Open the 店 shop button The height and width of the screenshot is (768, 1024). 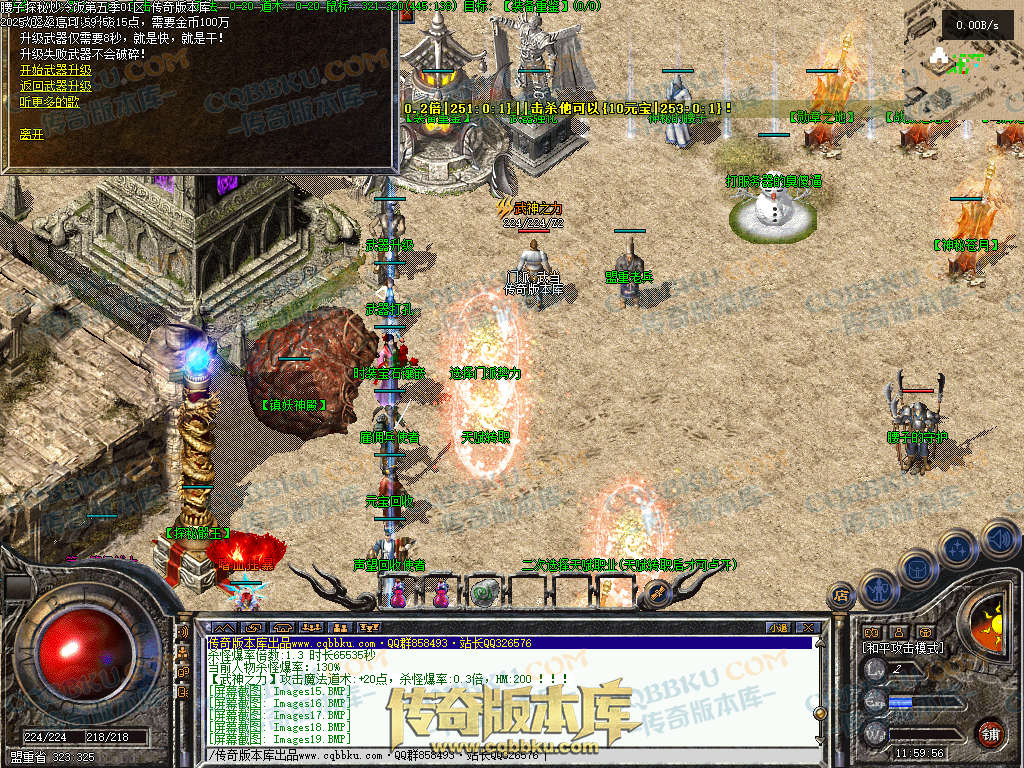pyautogui.click(x=841, y=597)
